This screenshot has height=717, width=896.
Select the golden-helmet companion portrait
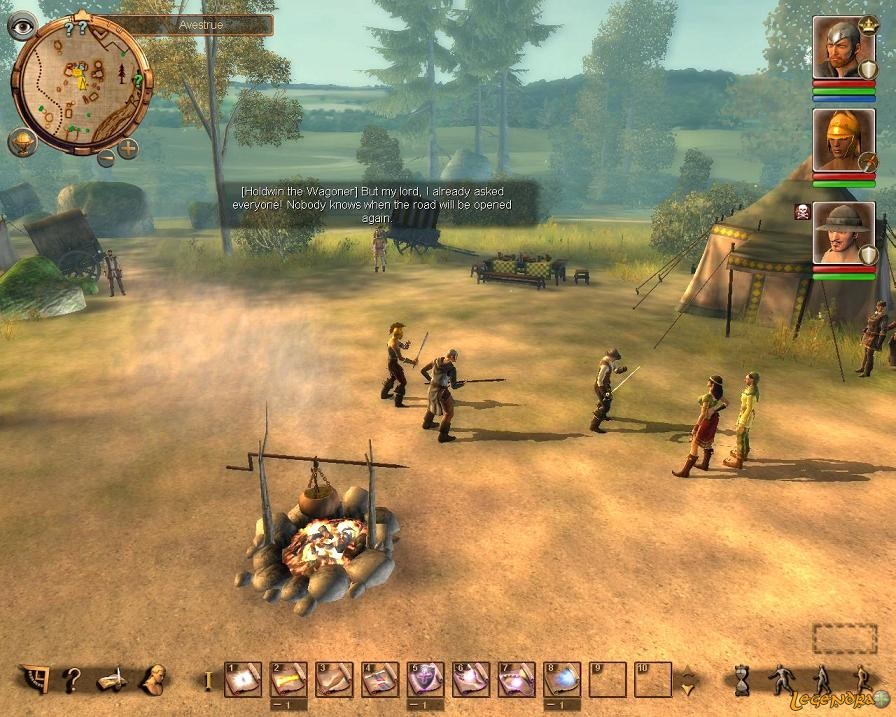pyautogui.click(x=843, y=140)
